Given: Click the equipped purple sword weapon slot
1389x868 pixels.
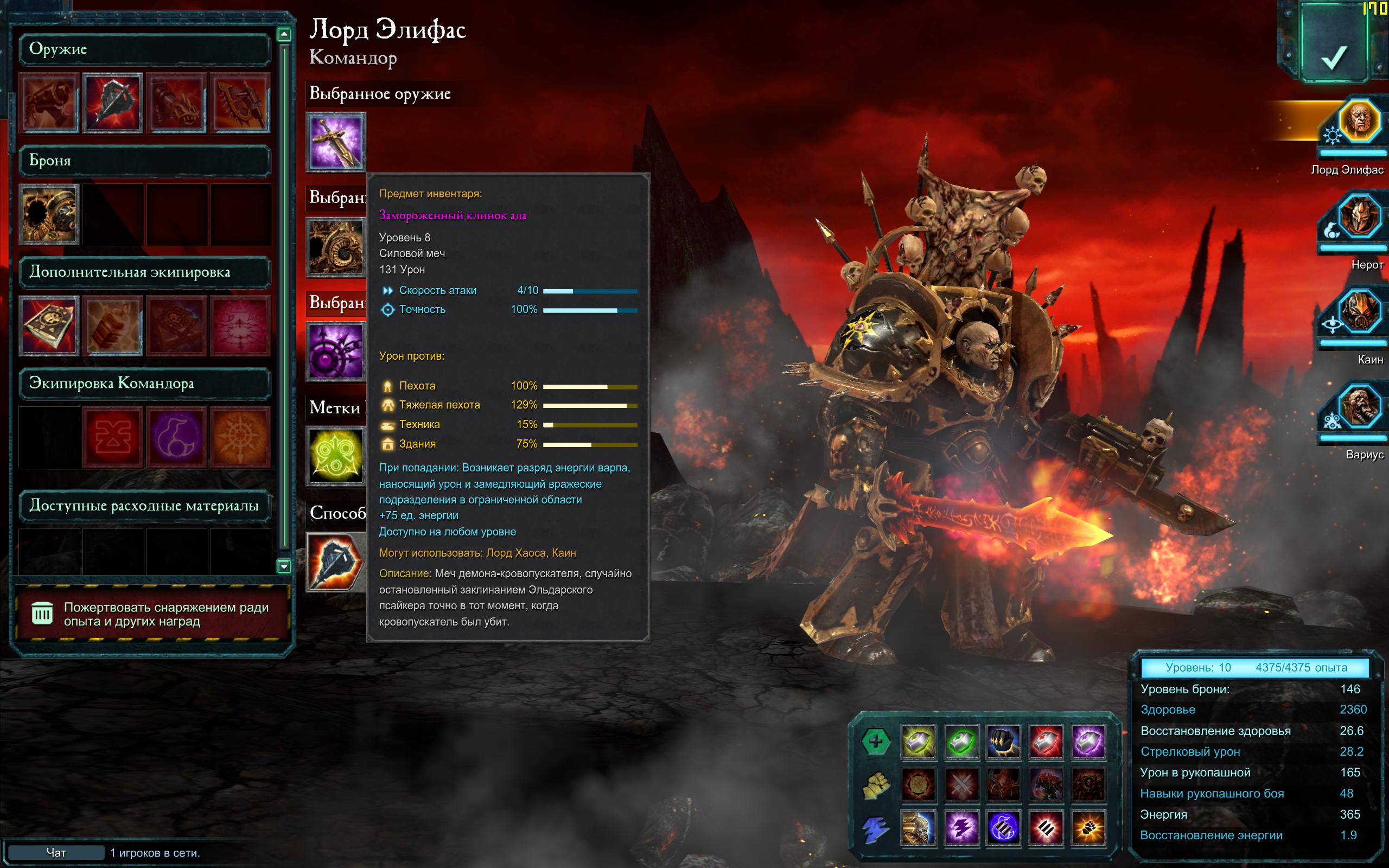Looking at the screenshot, I should pos(336,142).
